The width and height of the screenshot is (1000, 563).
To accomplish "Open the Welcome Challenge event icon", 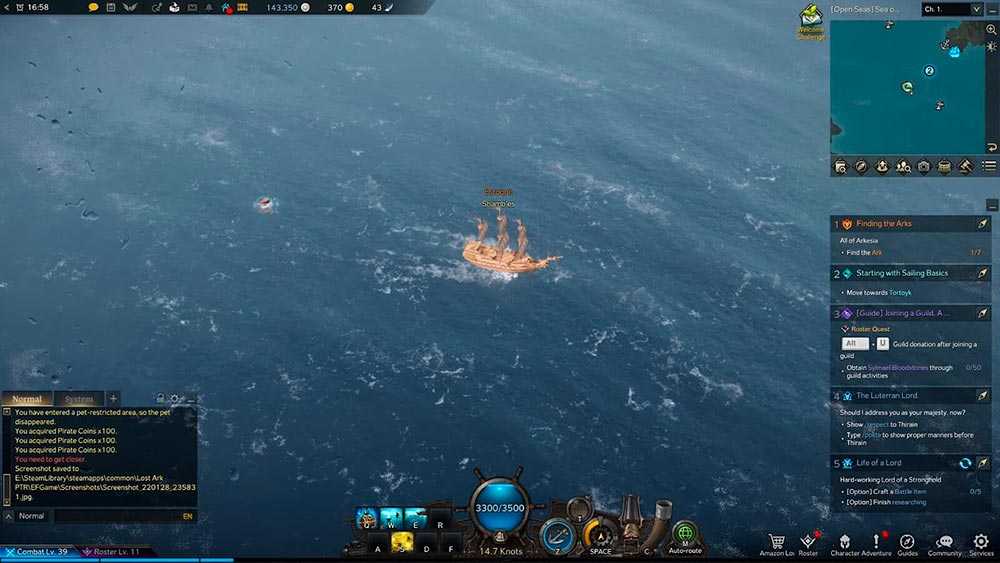I will 810,19.
